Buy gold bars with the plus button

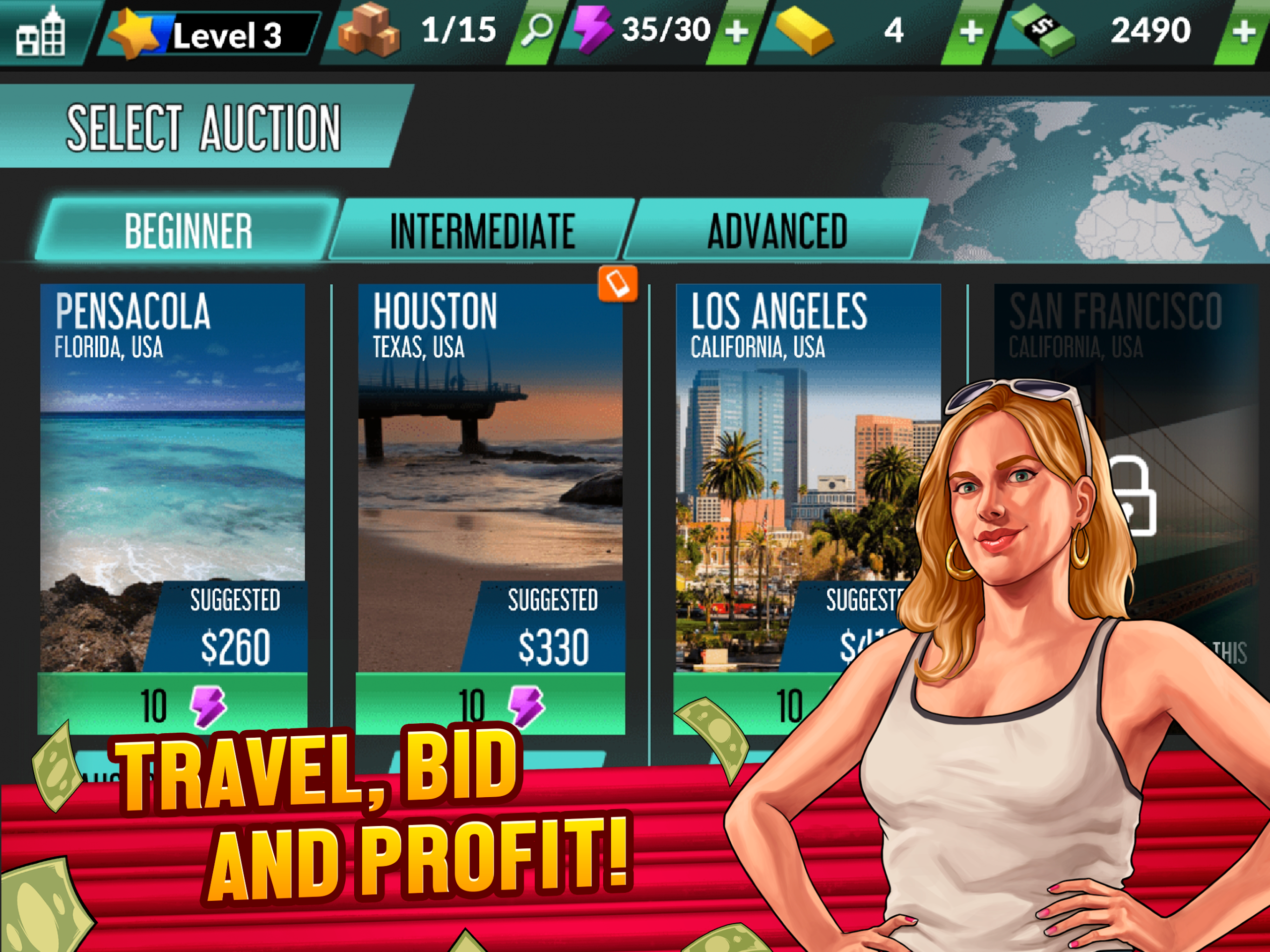[970, 32]
